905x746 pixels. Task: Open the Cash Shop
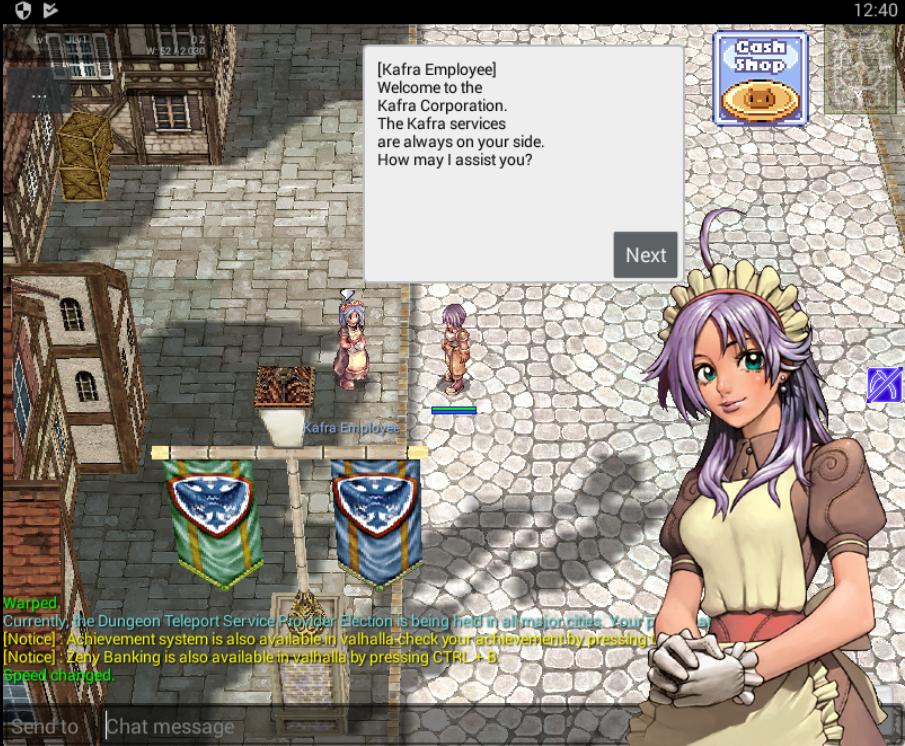click(760, 78)
